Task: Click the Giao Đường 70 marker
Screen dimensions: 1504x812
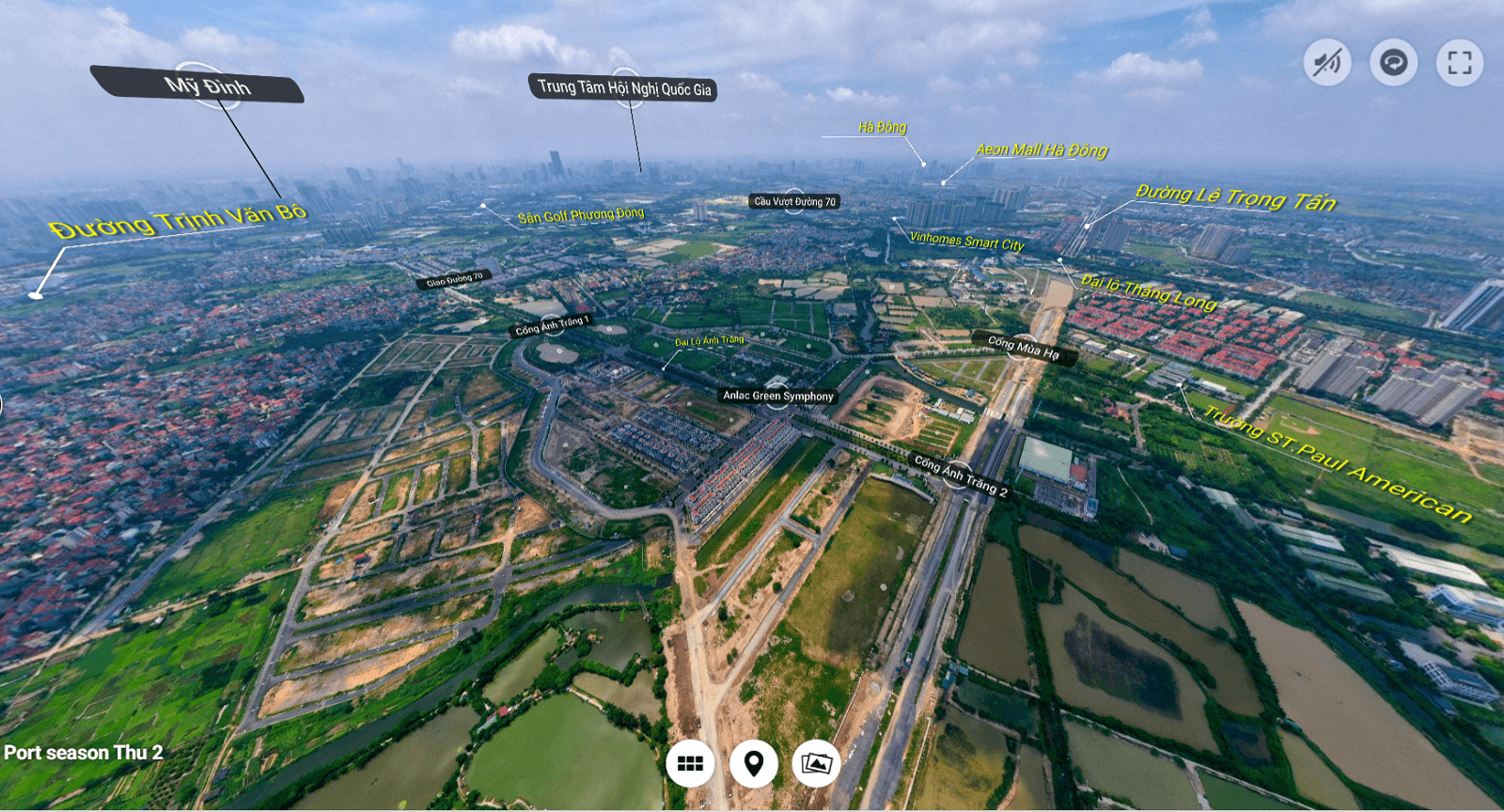Action: (454, 279)
